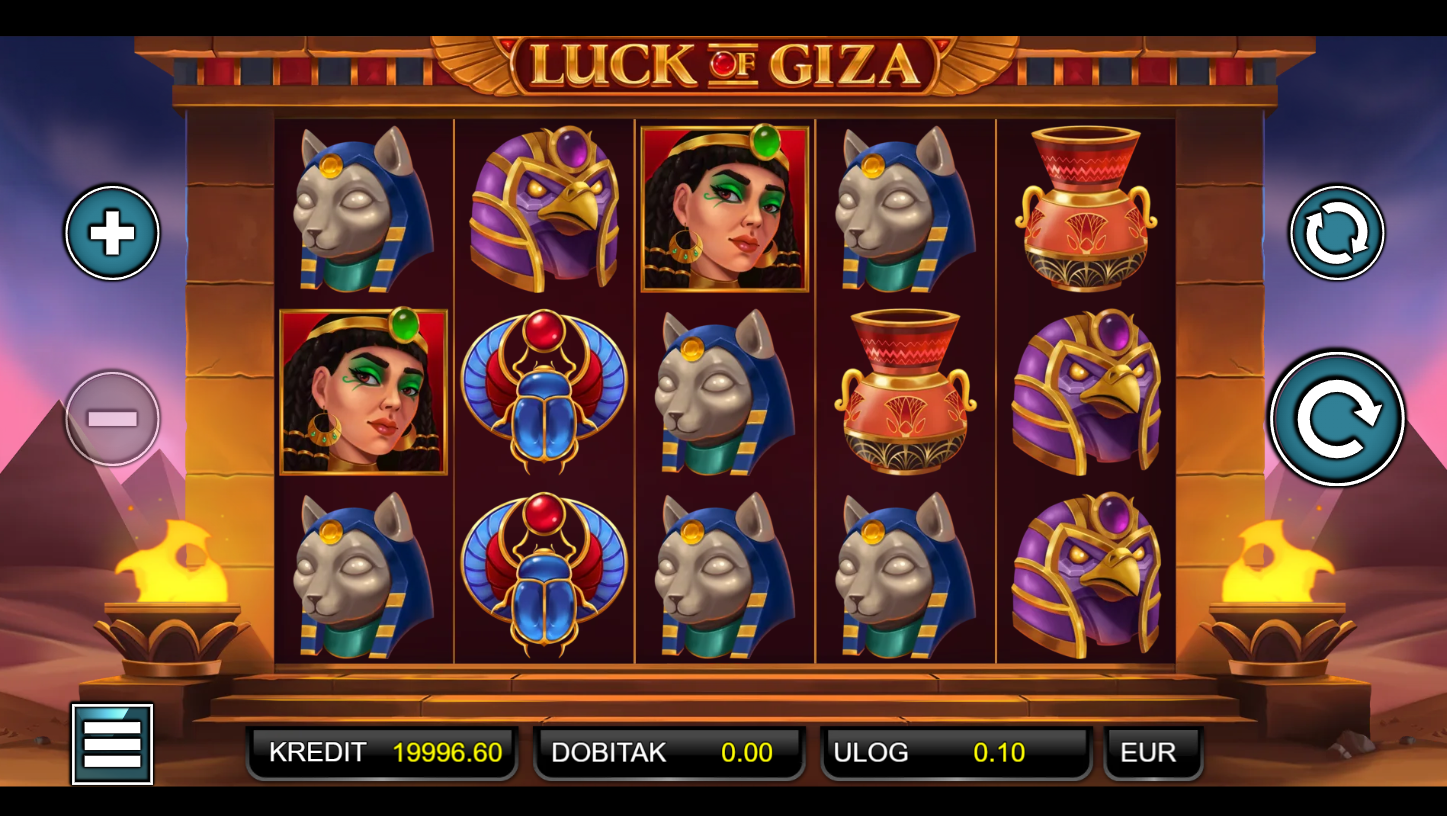Activate the autoplay double-arrow button
Image resolution: width=1447 pixels, height=816 pixels.
coord(1336,233)
